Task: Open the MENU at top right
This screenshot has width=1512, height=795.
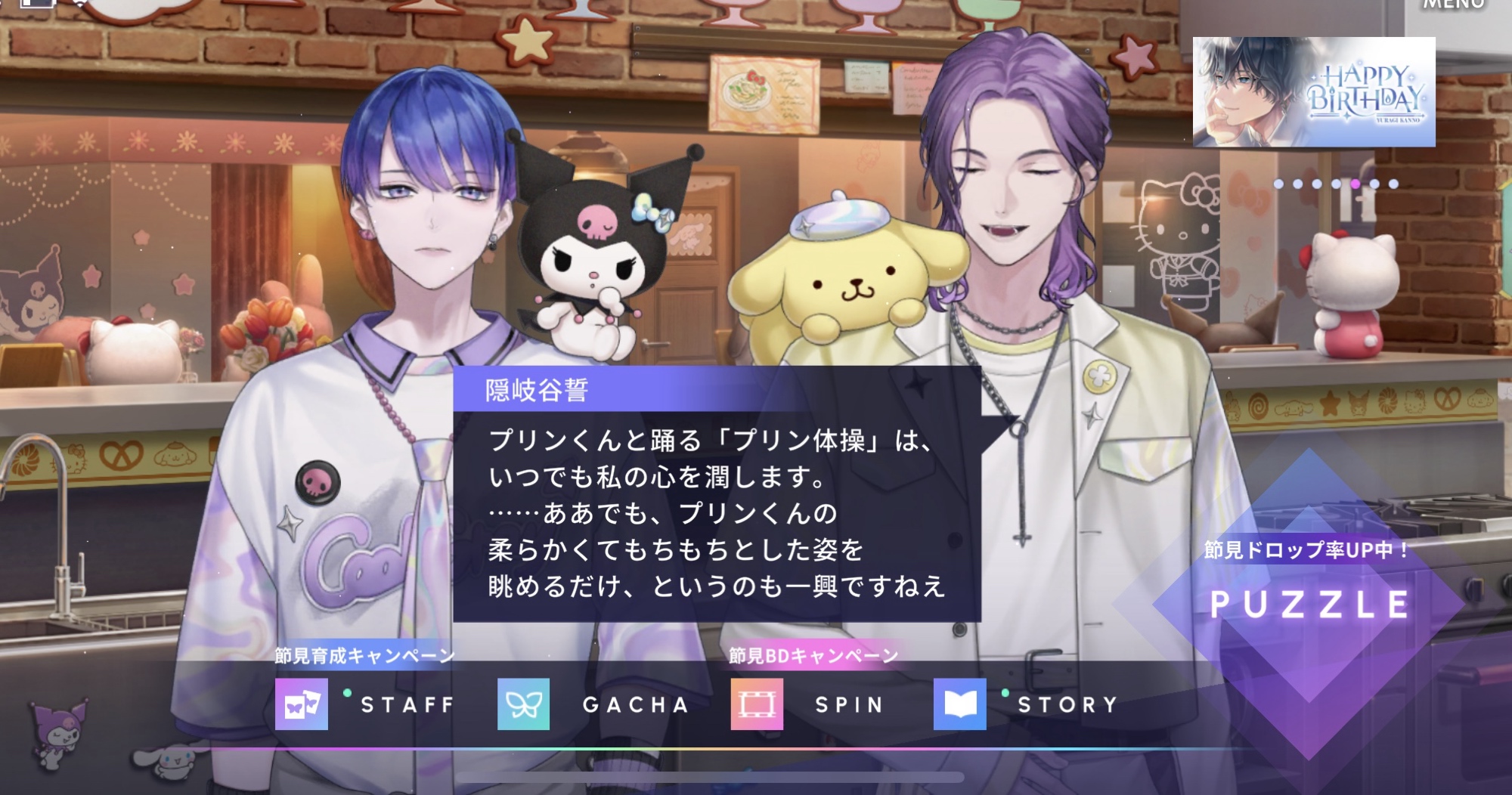Action: (1453, 6)
